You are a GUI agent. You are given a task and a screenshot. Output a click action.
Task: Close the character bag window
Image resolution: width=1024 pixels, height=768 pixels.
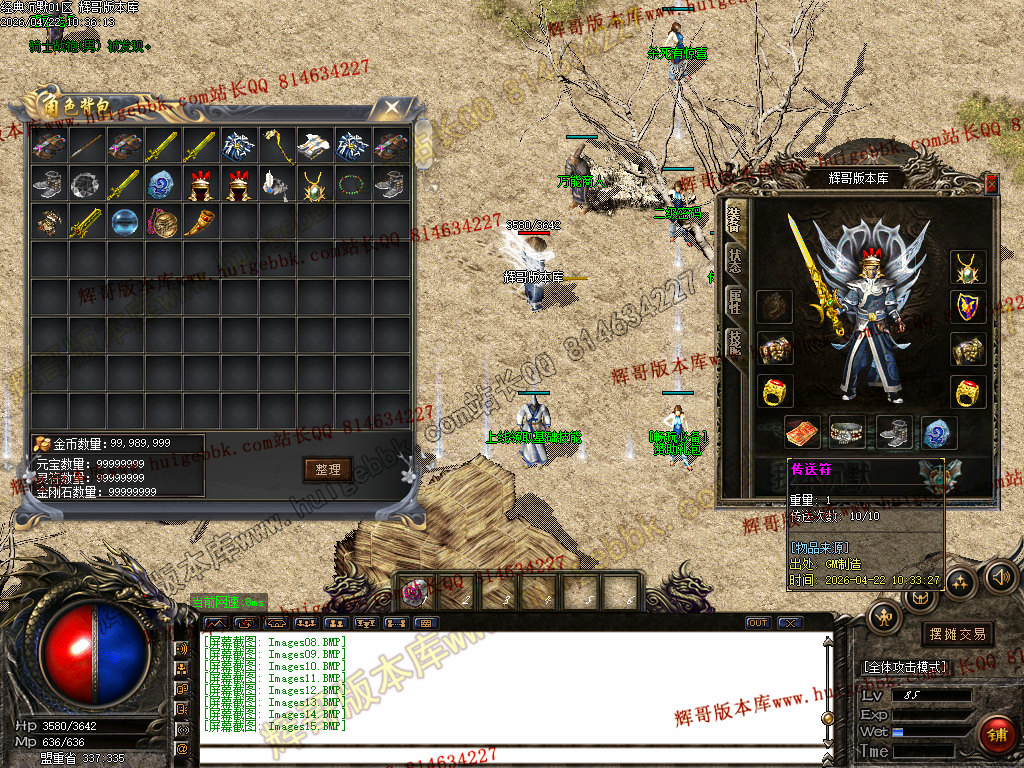[393, 106]
